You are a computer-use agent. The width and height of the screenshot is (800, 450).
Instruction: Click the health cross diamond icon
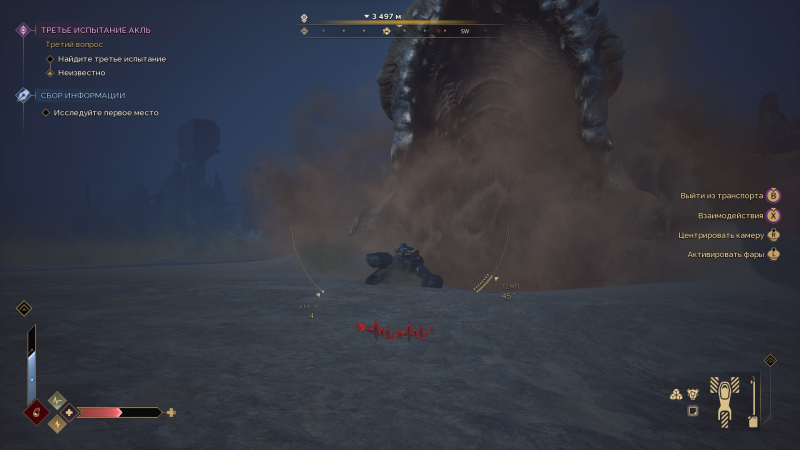click(x=69, y=412)
